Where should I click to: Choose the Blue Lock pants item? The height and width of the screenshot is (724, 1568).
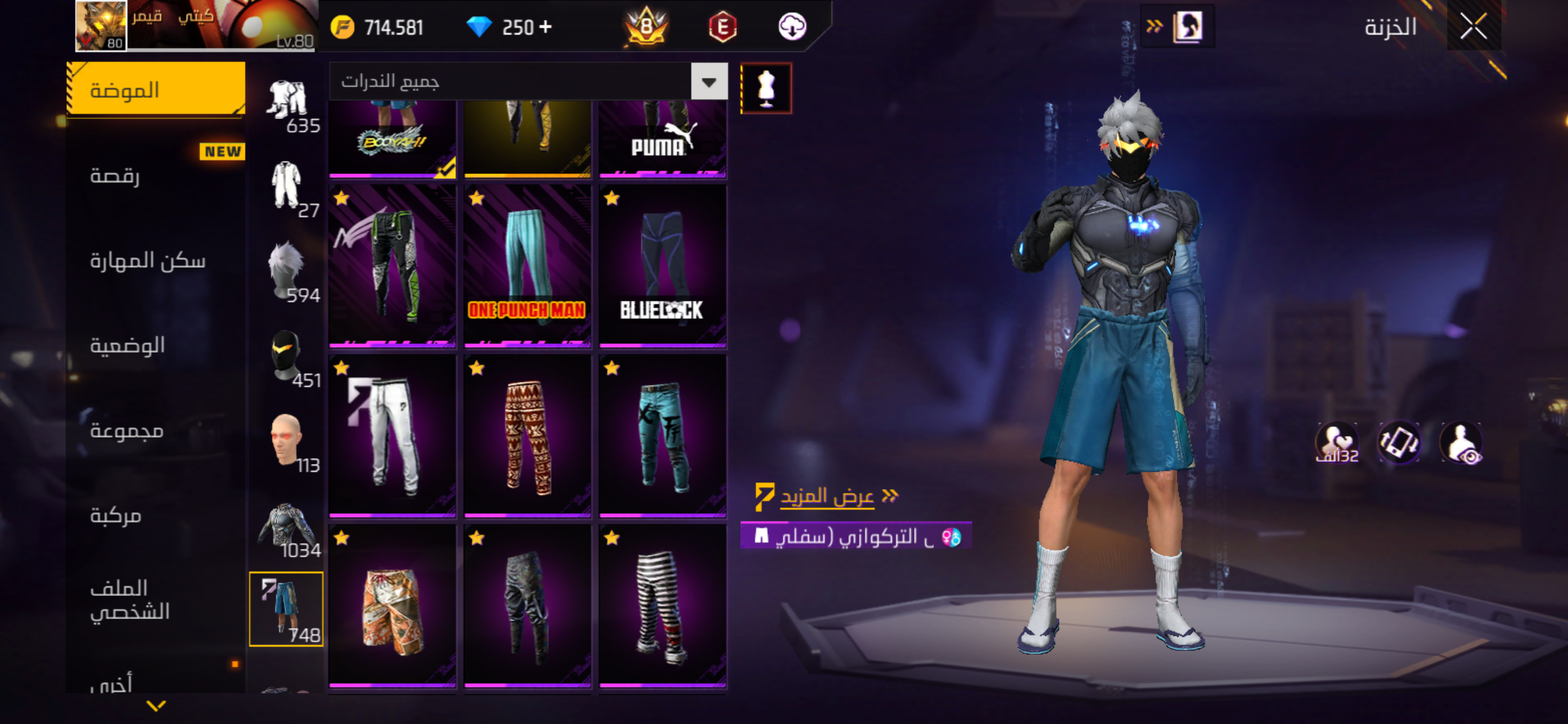tap(662, 266)
